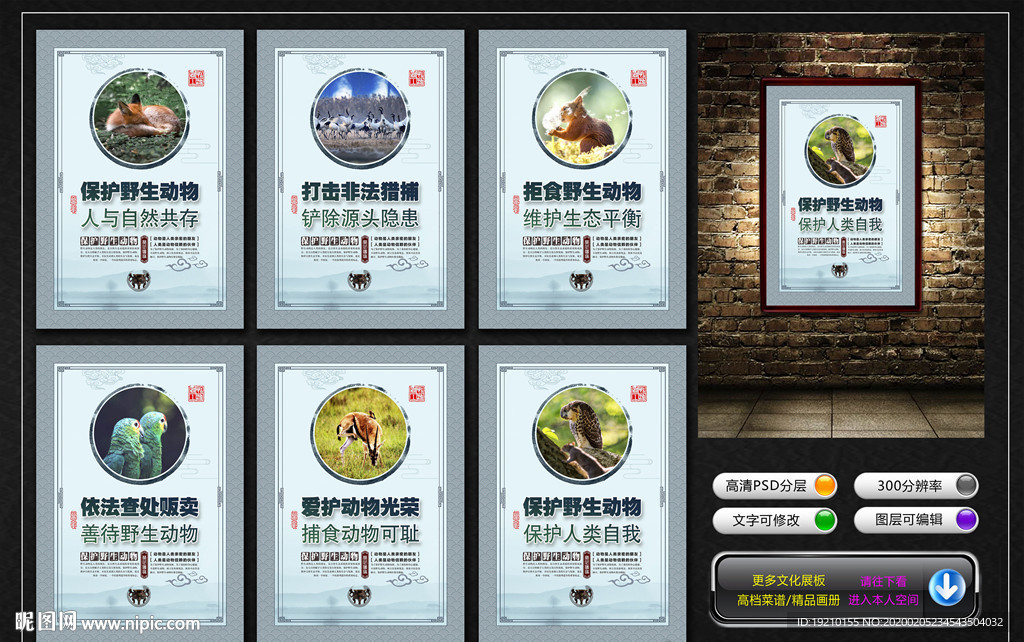Select the 300分辨率 pill button

point(915,486)
